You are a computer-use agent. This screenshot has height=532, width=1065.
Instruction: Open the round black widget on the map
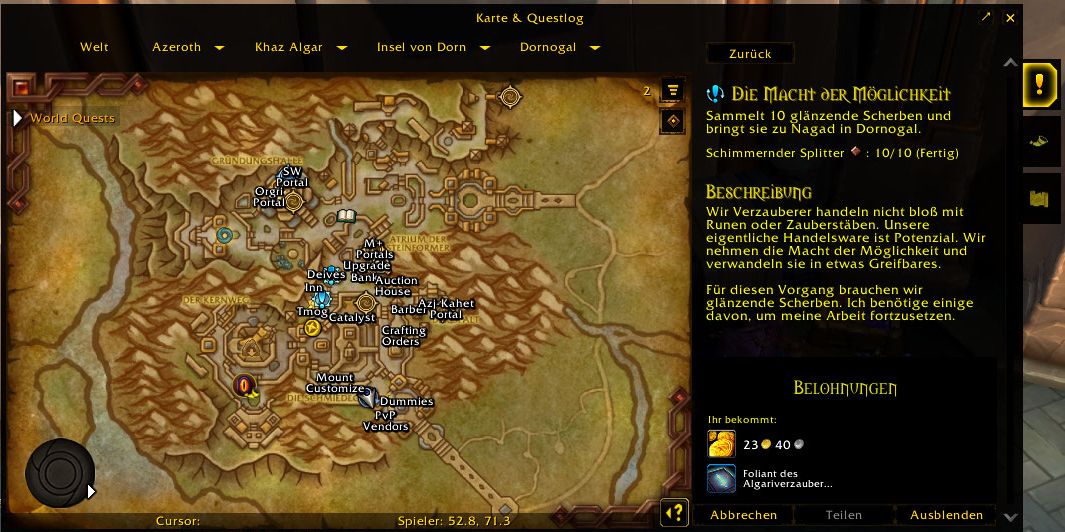(x=60, y=473)
